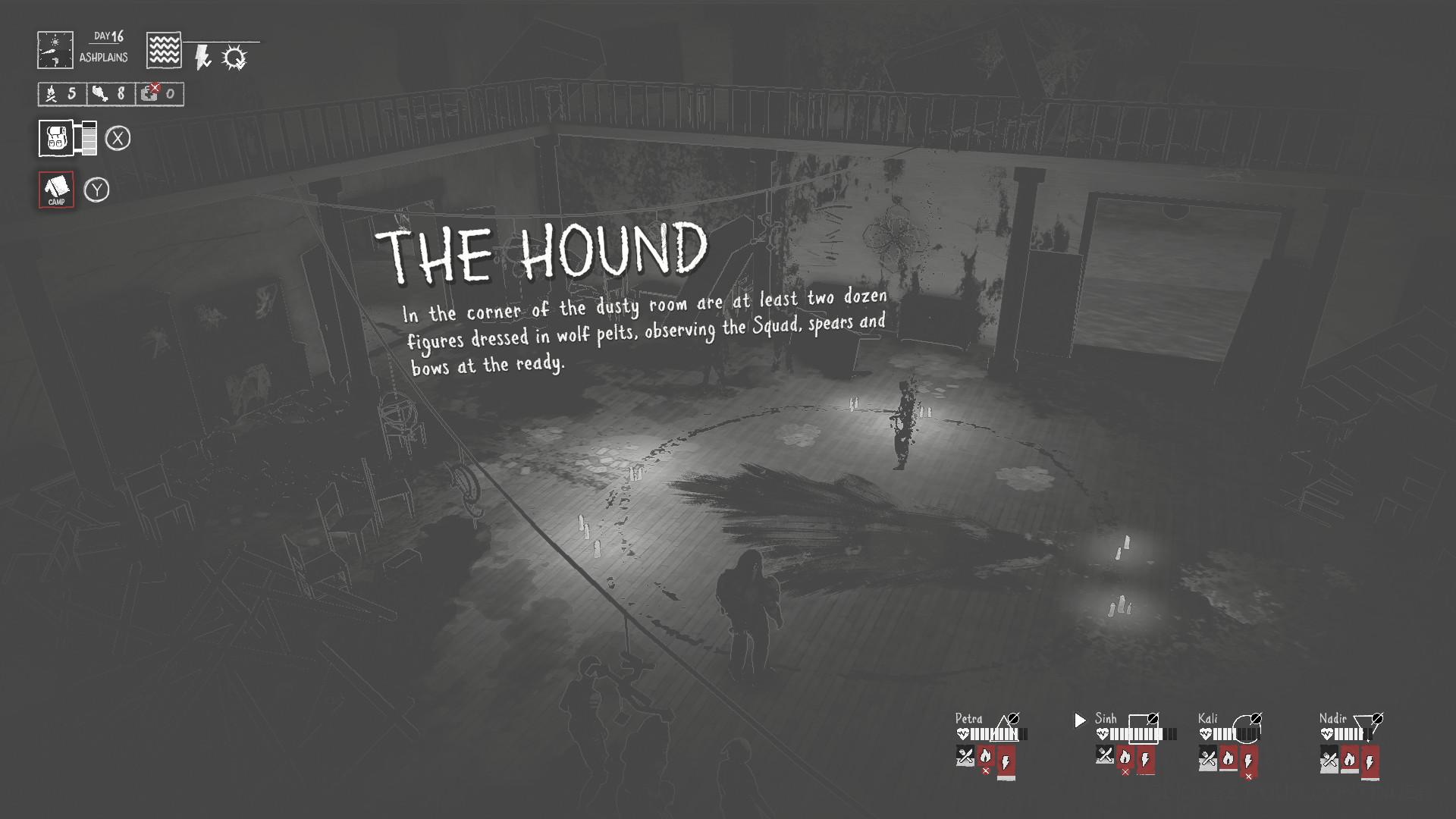Toggle Sinh's lightning energy status
The height and width of the screenshot is (819, 1456).
tap(1147, 760)
